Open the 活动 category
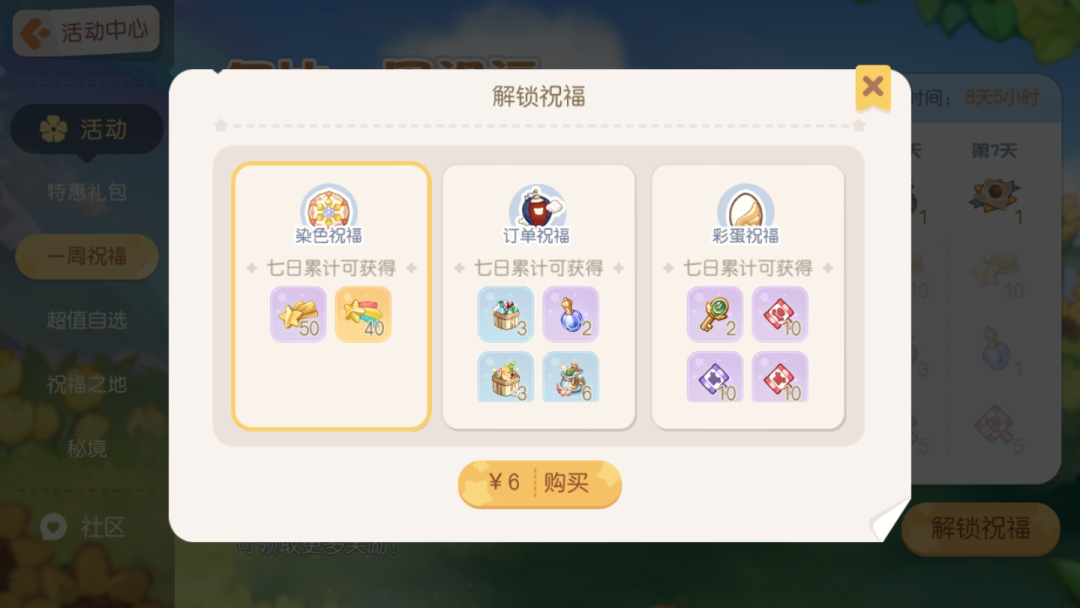The image size is (1080, 608). point(86,129)
